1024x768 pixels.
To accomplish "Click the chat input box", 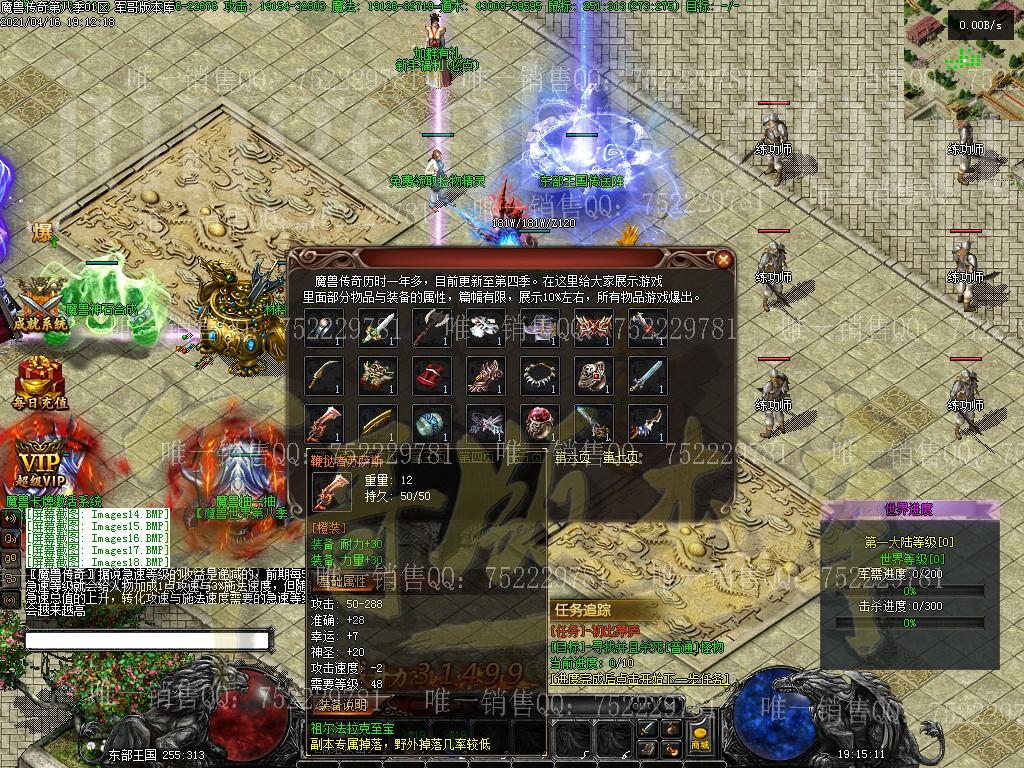I will [x=147, y=640].
